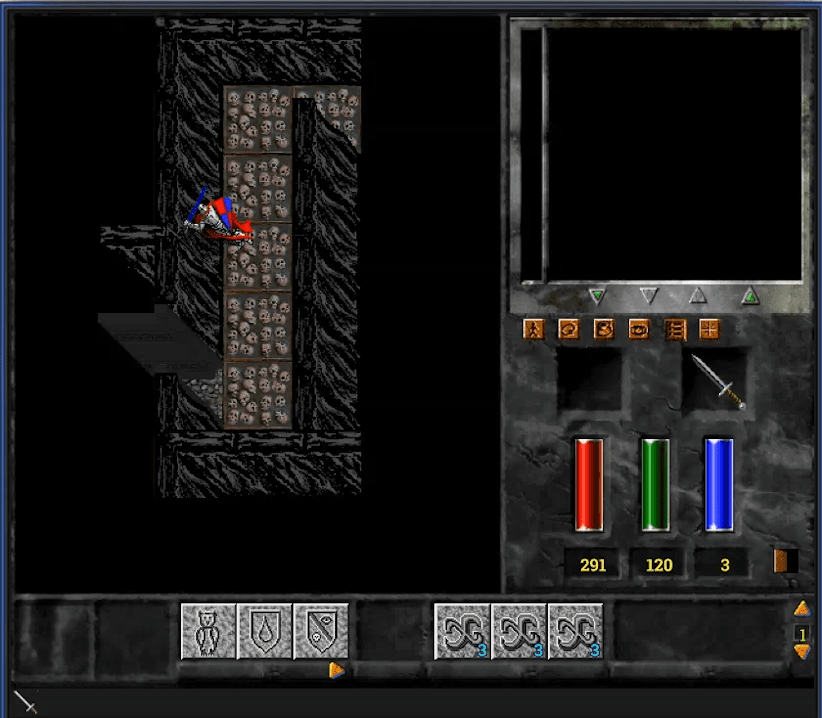The image size is (822, 718).
Task: Click the walking figure icon button
Action: click(534, 329)
